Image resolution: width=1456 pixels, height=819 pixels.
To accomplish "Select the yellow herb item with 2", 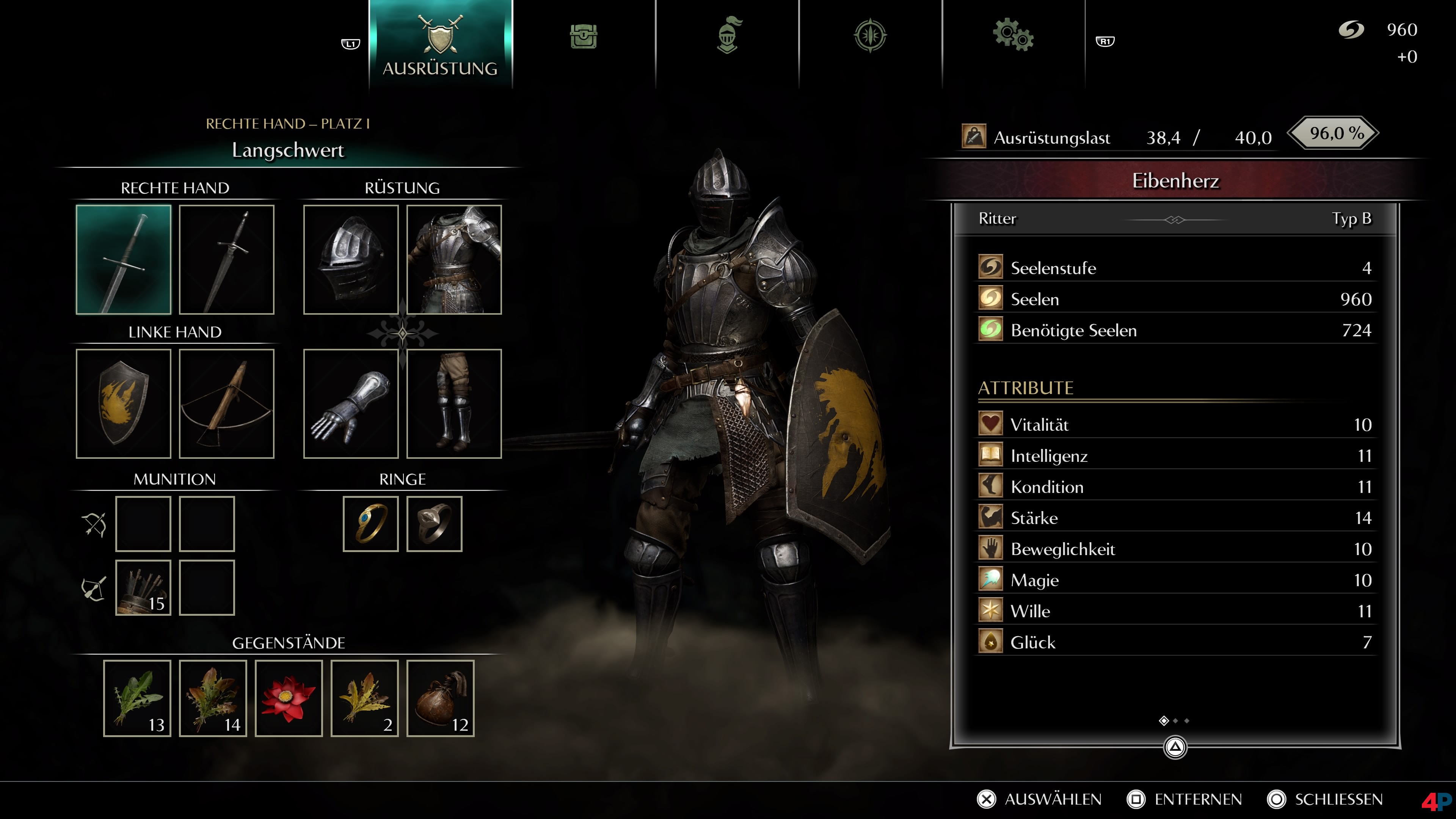I will [364, 698].
